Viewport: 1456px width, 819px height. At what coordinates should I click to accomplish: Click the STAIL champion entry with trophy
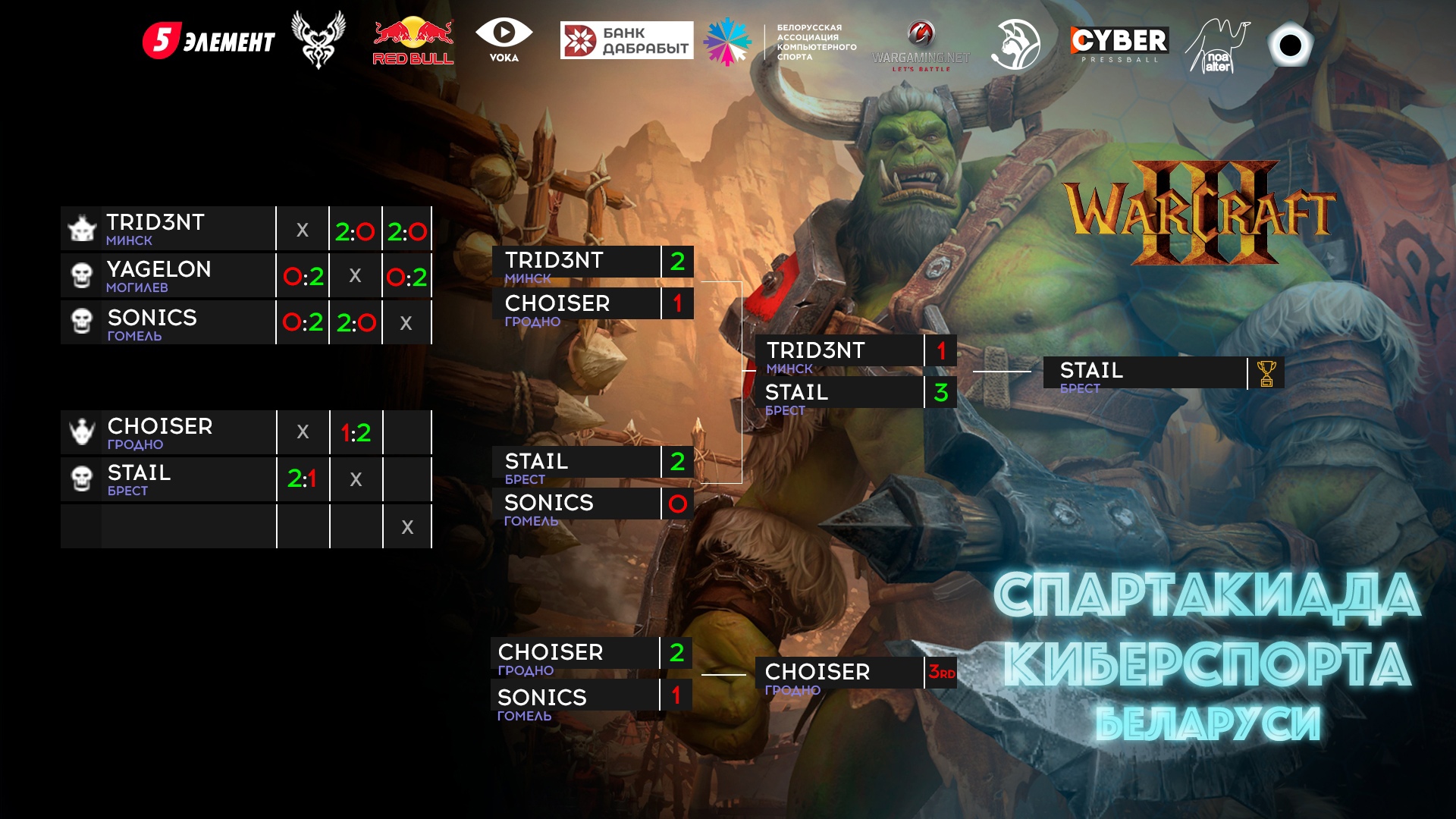(1145, 373)
